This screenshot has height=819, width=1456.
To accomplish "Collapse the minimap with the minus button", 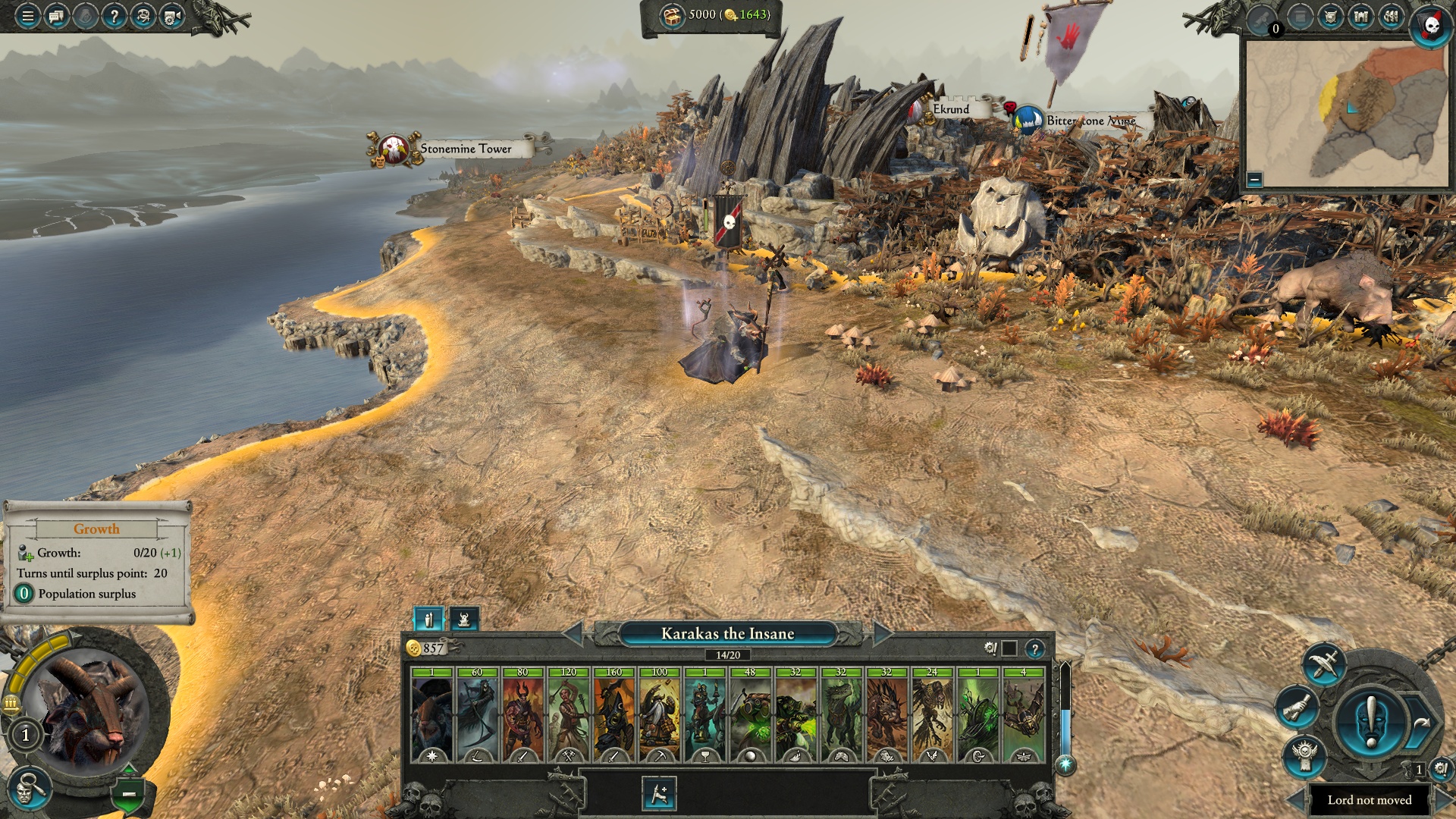I will tap(1254, 180).
